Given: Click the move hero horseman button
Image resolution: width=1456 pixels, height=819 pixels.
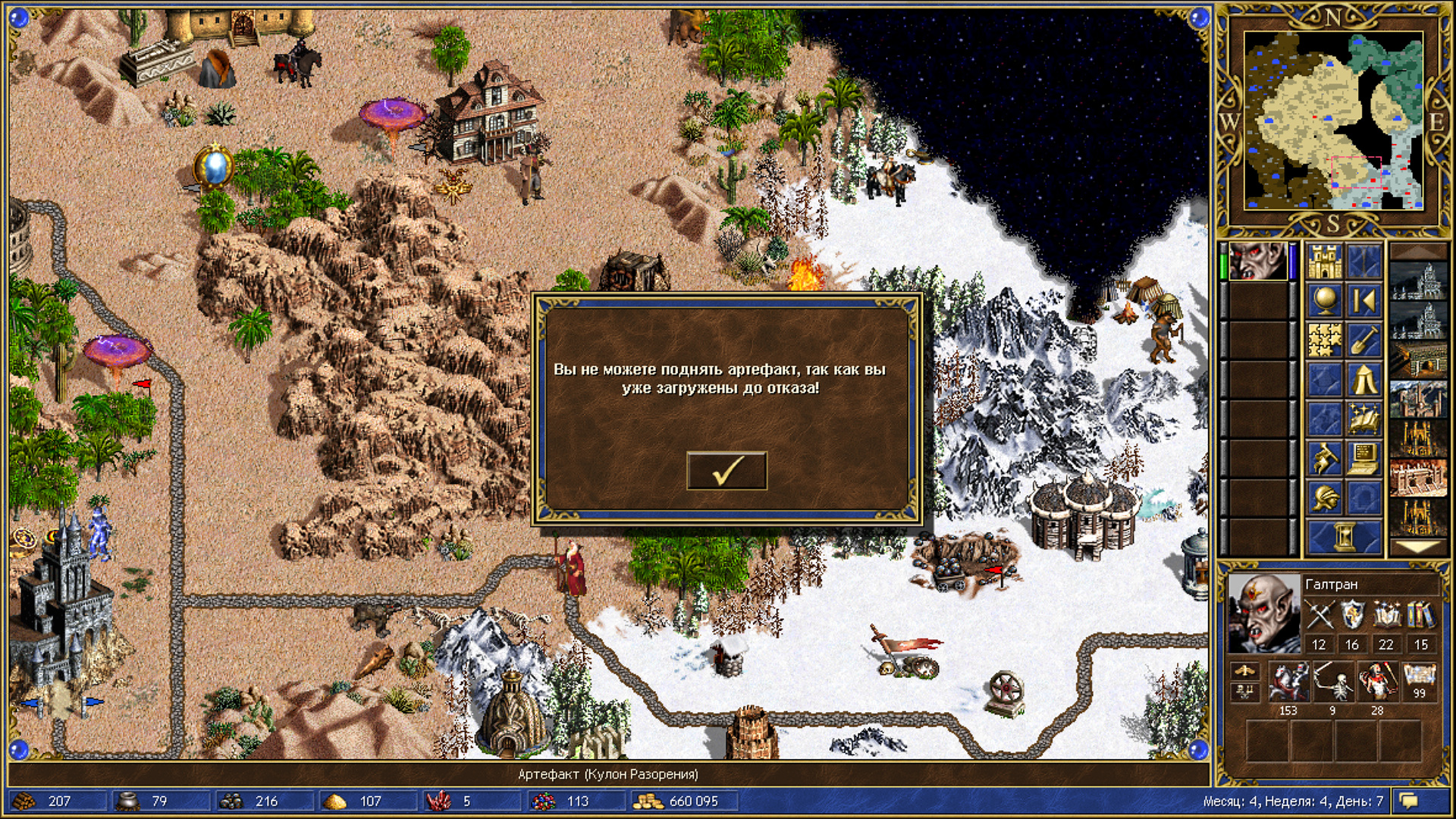Looking at the screenshot, I should tap(1324, 459).
